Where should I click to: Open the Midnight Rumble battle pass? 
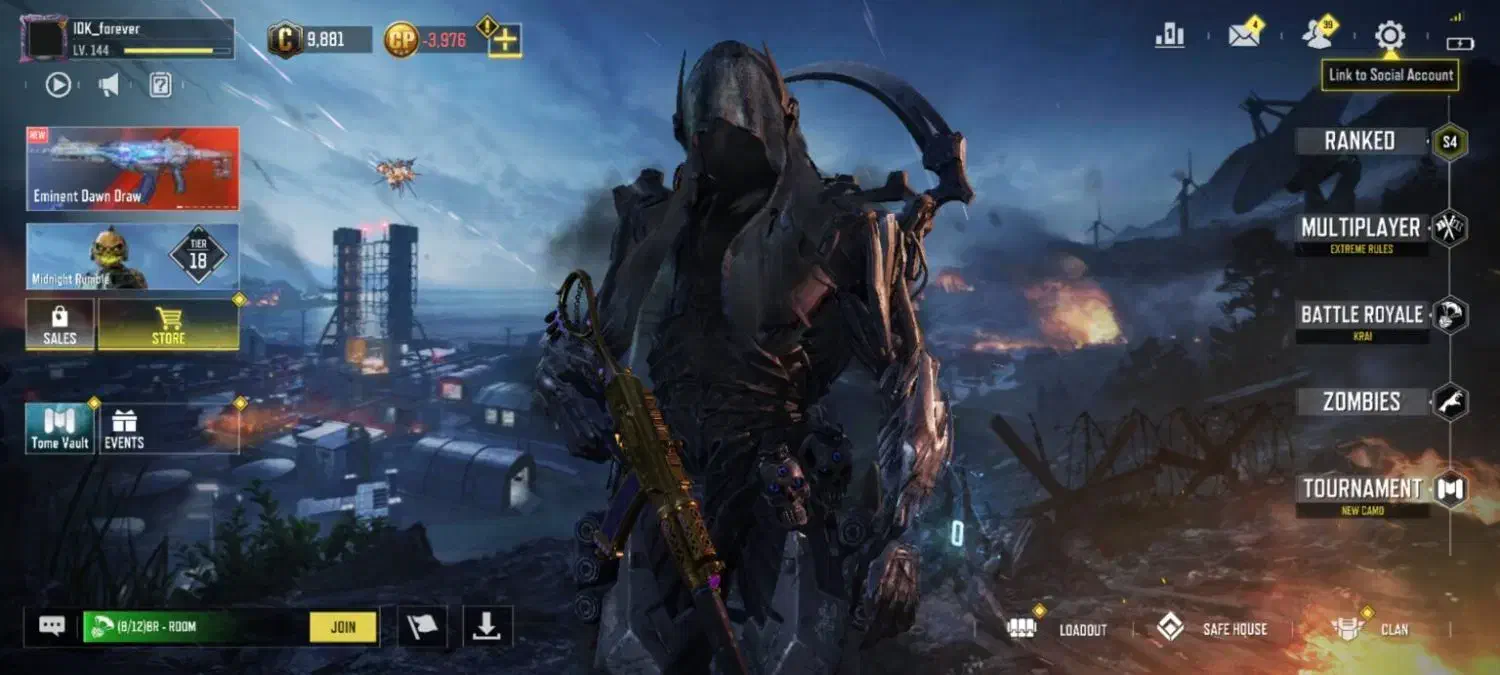[133, 256]
